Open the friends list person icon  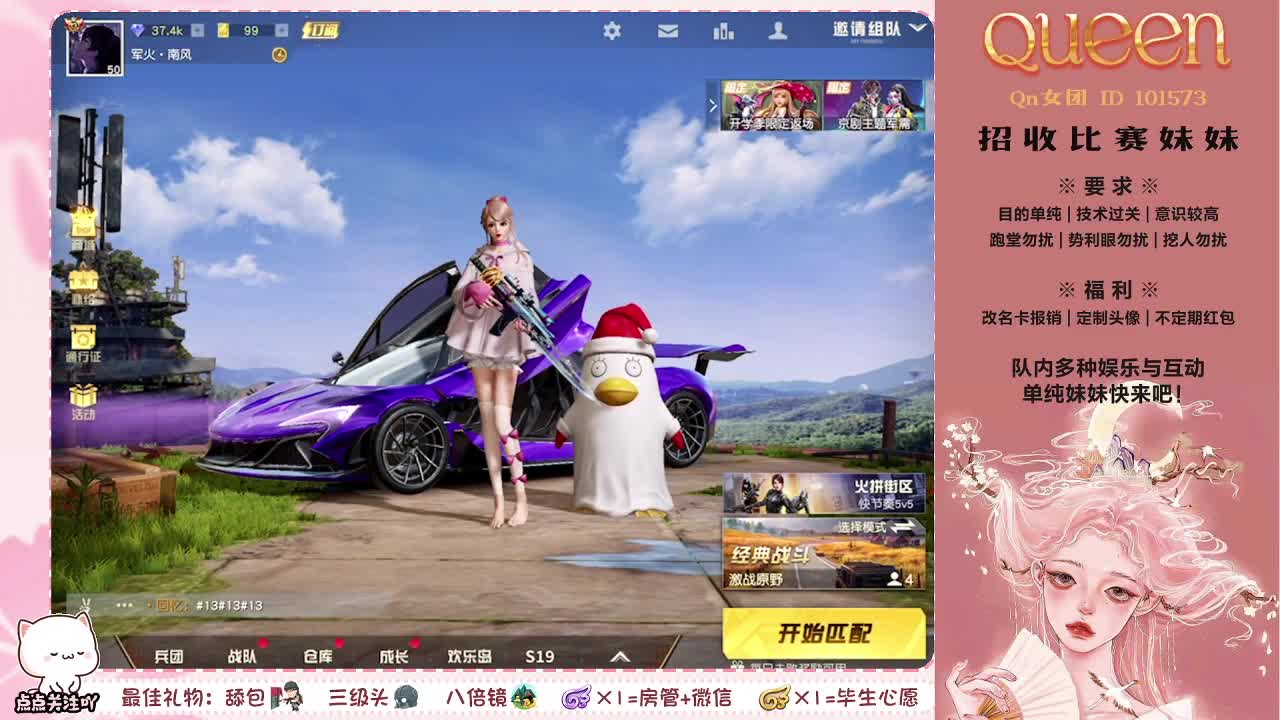tap(777, 30)
